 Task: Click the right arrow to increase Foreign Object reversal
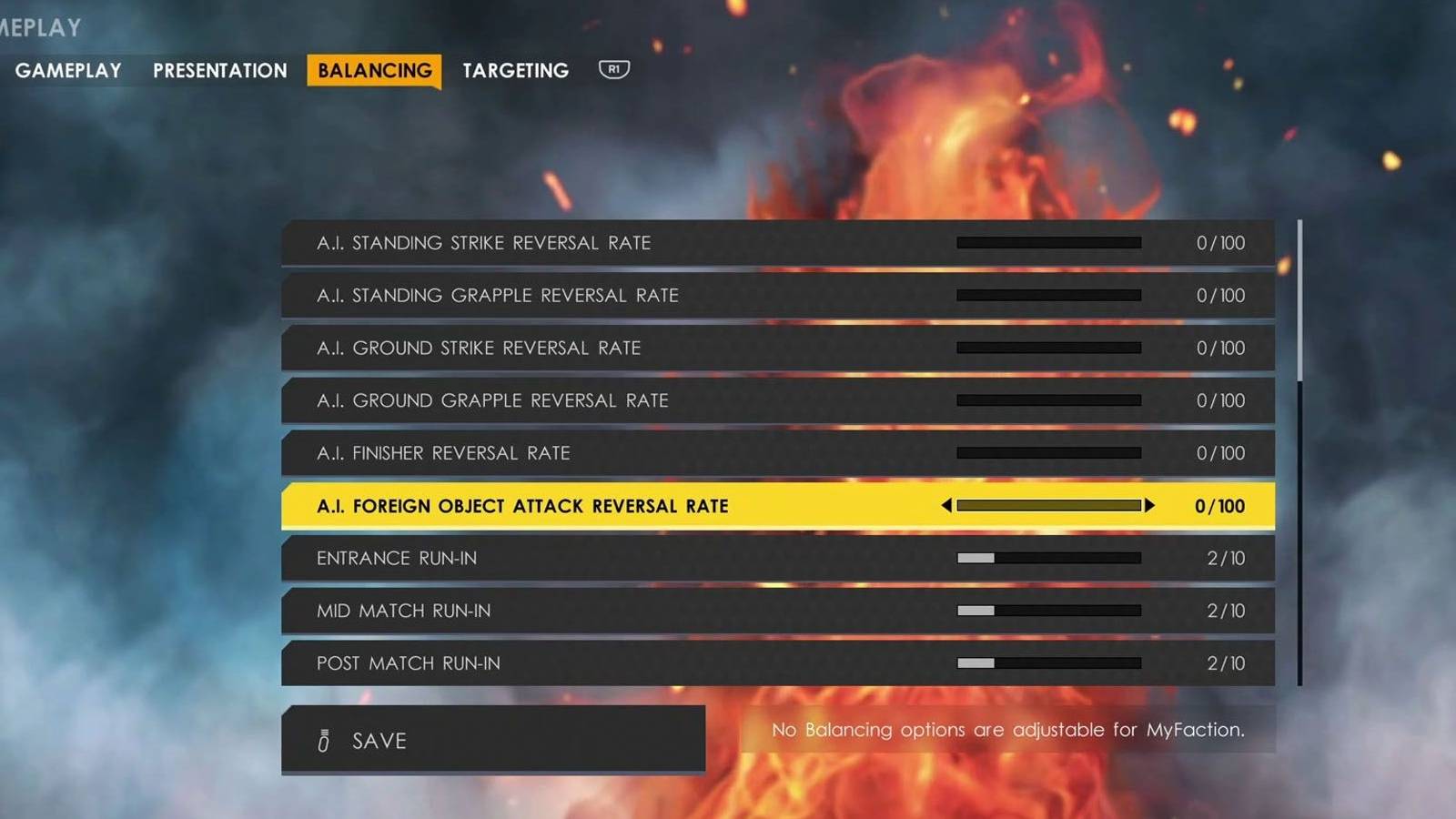1151,506
